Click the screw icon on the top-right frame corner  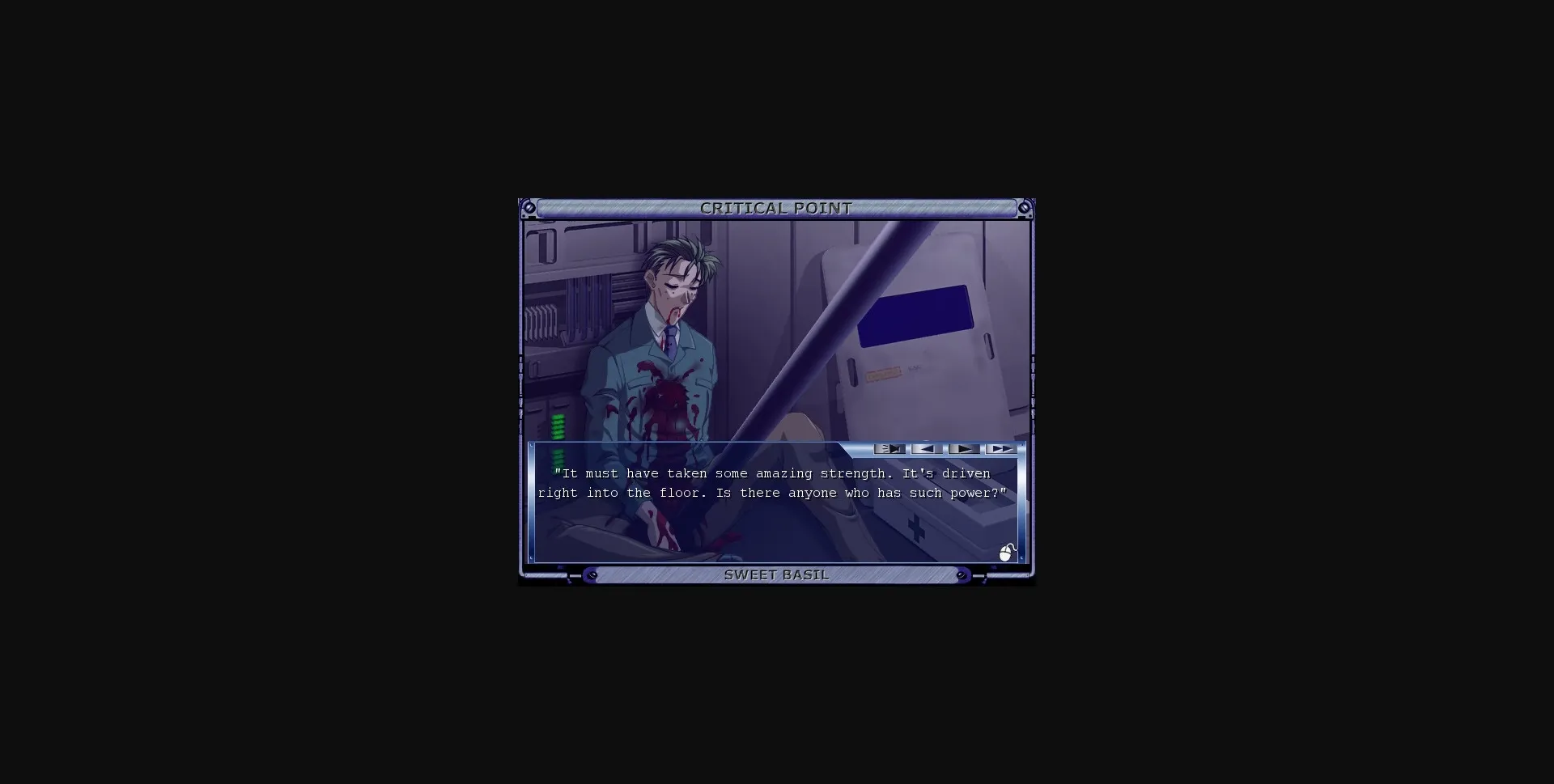1025,208
